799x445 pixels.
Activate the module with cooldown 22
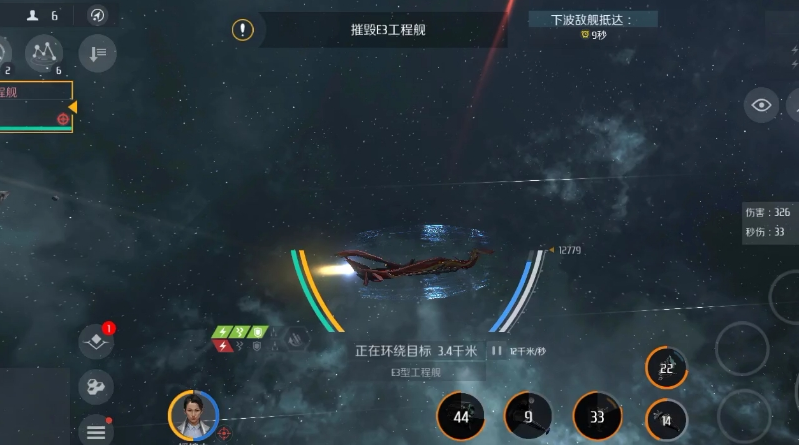click(x=666, y=368)
